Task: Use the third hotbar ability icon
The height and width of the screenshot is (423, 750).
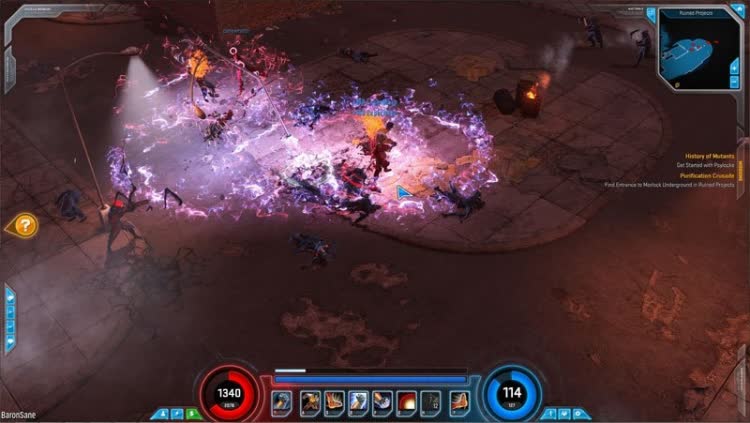Action: [334, 401]
